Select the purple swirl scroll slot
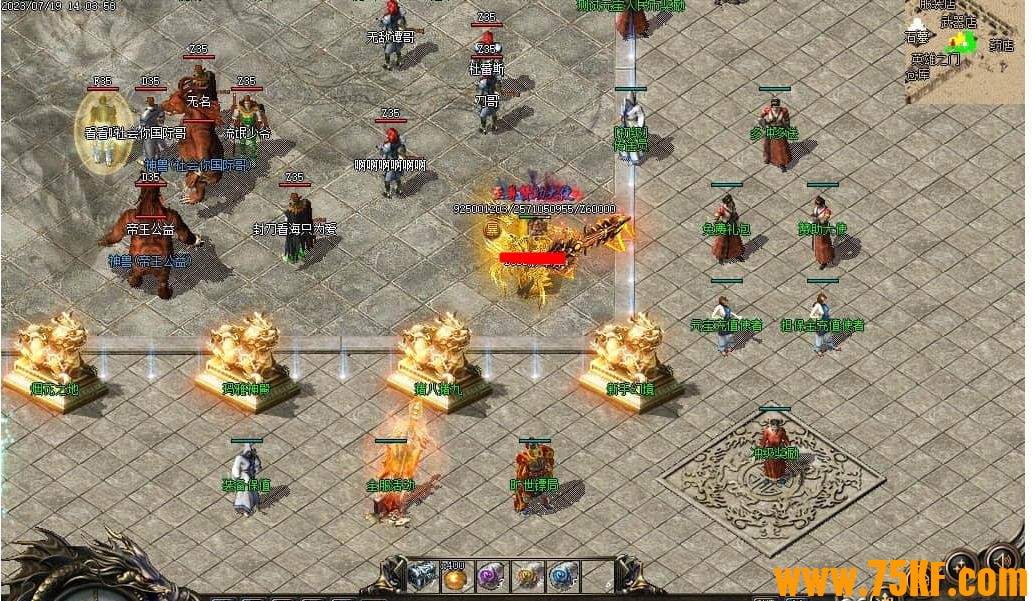This screenshot has height=601, width=1032. (491, 577)
